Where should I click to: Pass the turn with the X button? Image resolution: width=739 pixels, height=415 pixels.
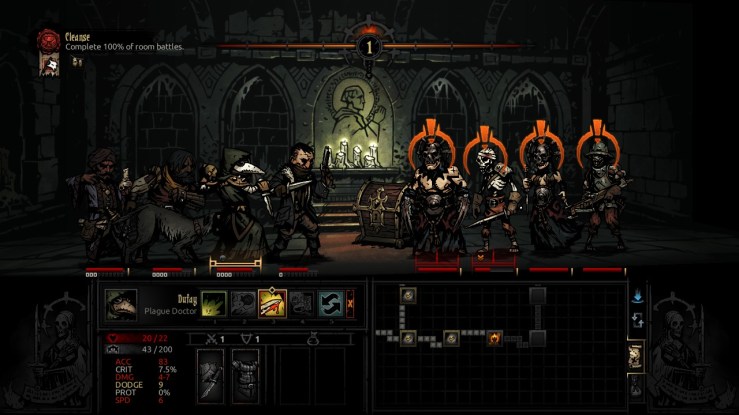(350, 303)
